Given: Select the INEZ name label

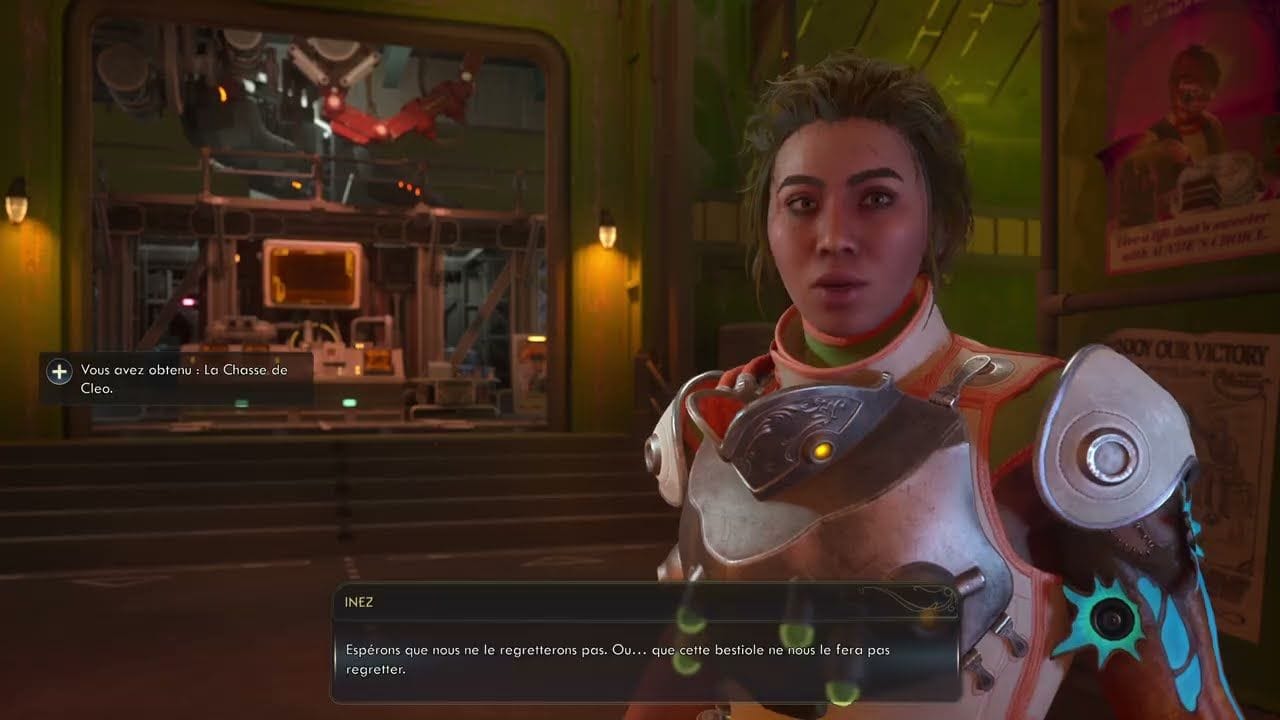Looking at the screenshot, I should (360, 602).
